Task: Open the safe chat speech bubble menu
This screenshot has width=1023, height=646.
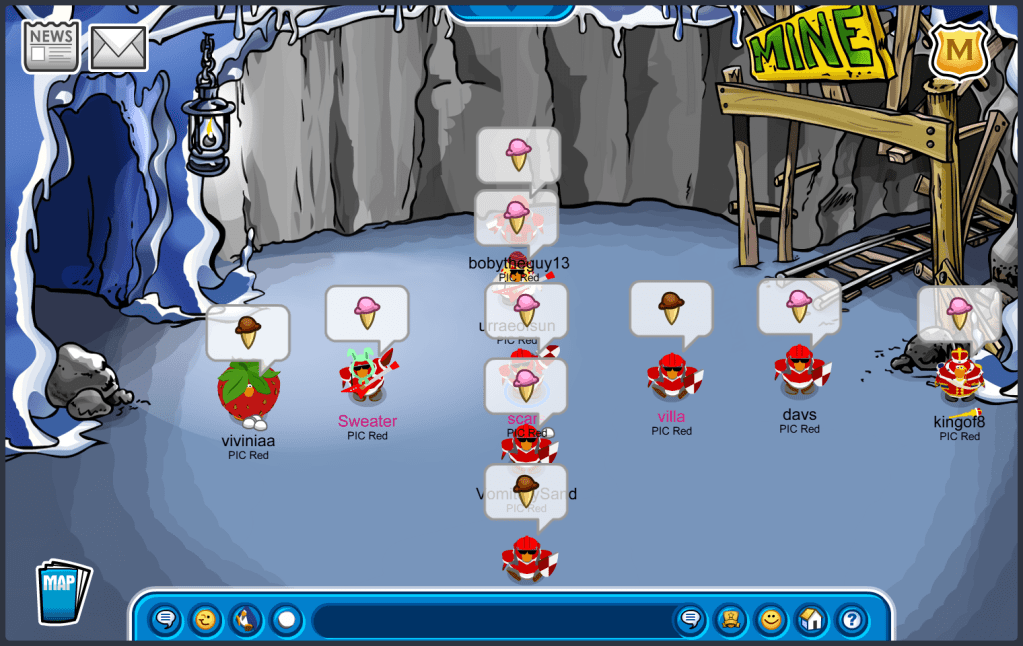Action: (166, 620)
